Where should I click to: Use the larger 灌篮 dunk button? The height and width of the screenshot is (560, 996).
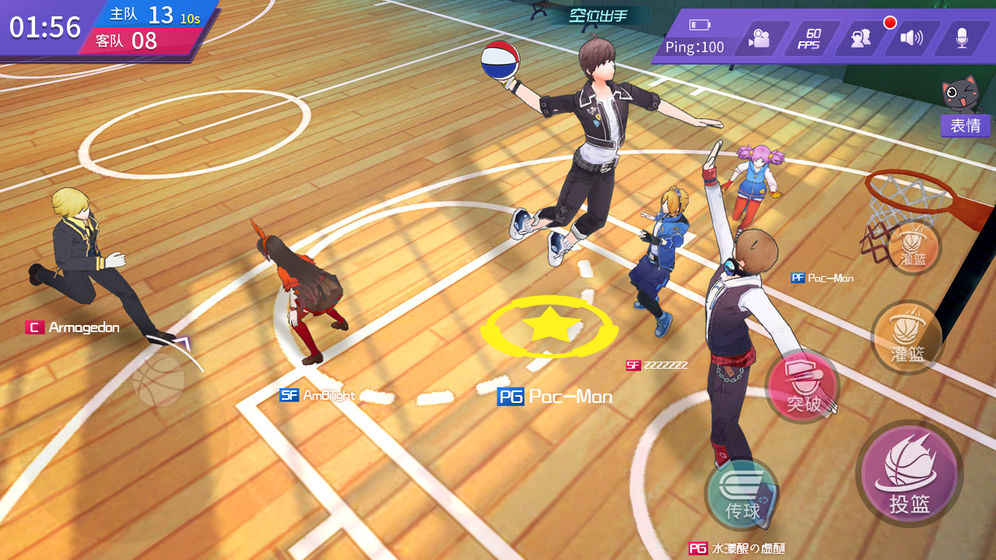tap(907, 336)
